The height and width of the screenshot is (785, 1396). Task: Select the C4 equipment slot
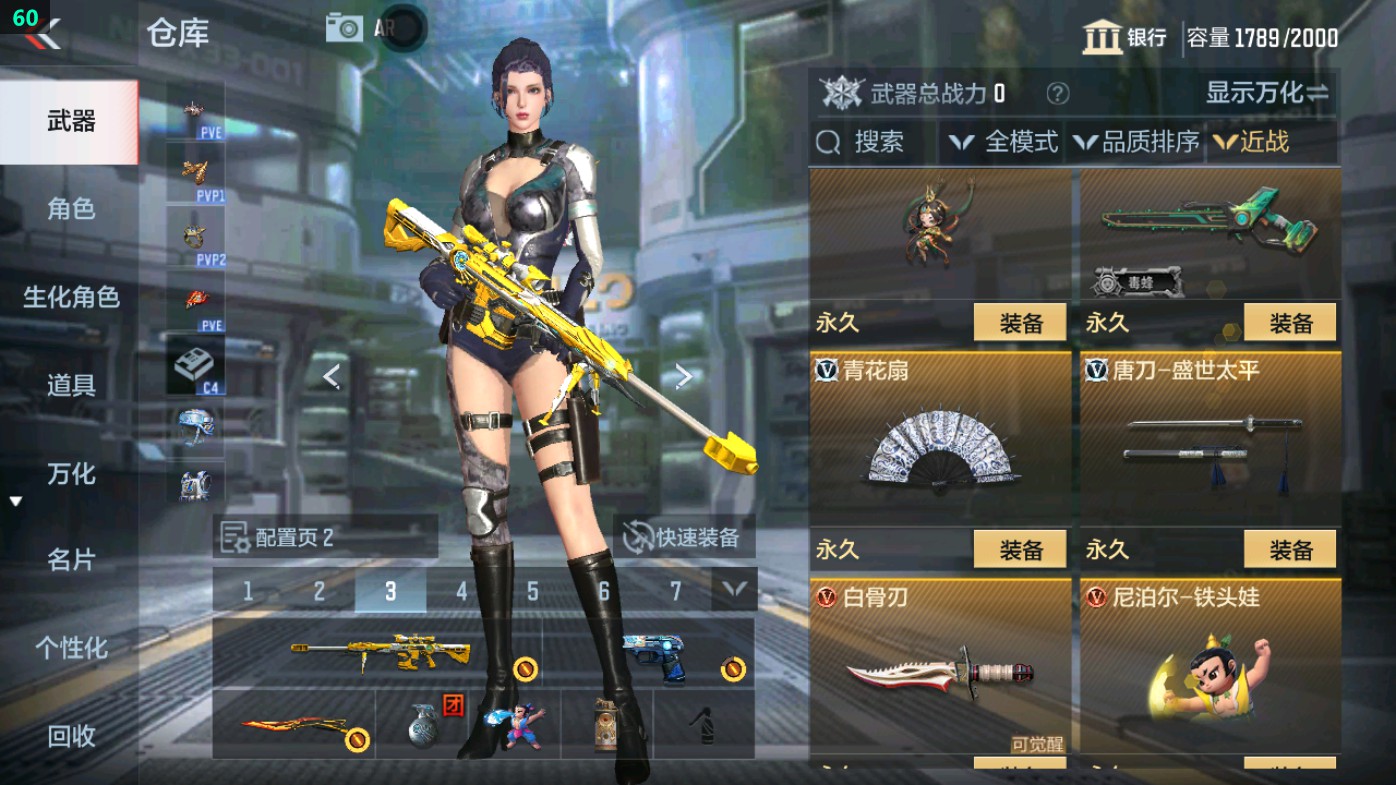pos(196,361)
